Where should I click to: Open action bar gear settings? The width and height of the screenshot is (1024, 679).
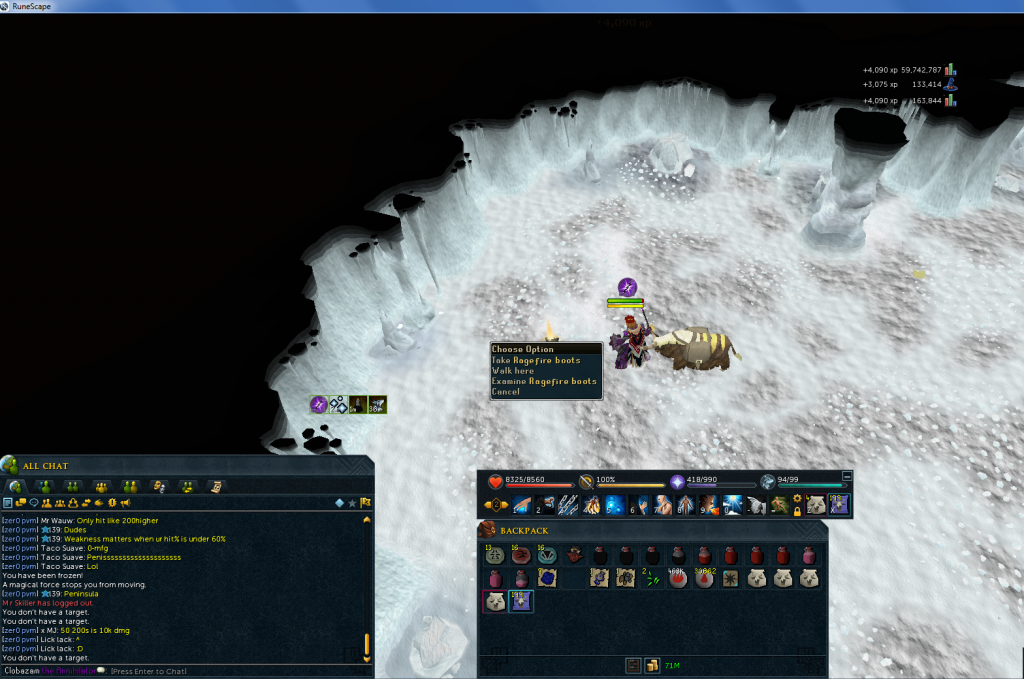click(x=797, y=498)
